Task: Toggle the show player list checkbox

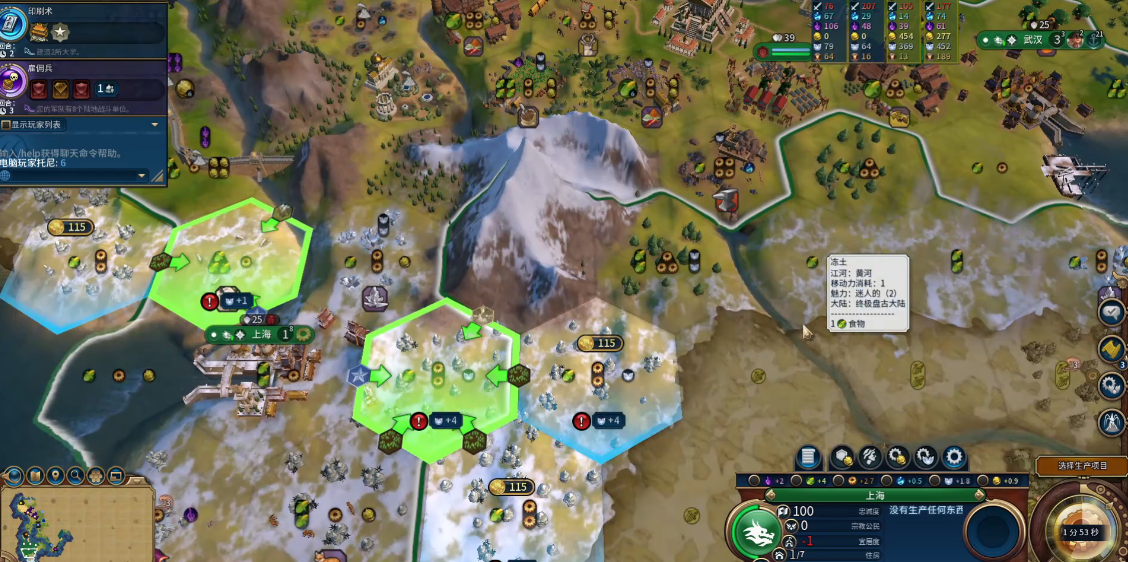Action: (x=6, y=125)
